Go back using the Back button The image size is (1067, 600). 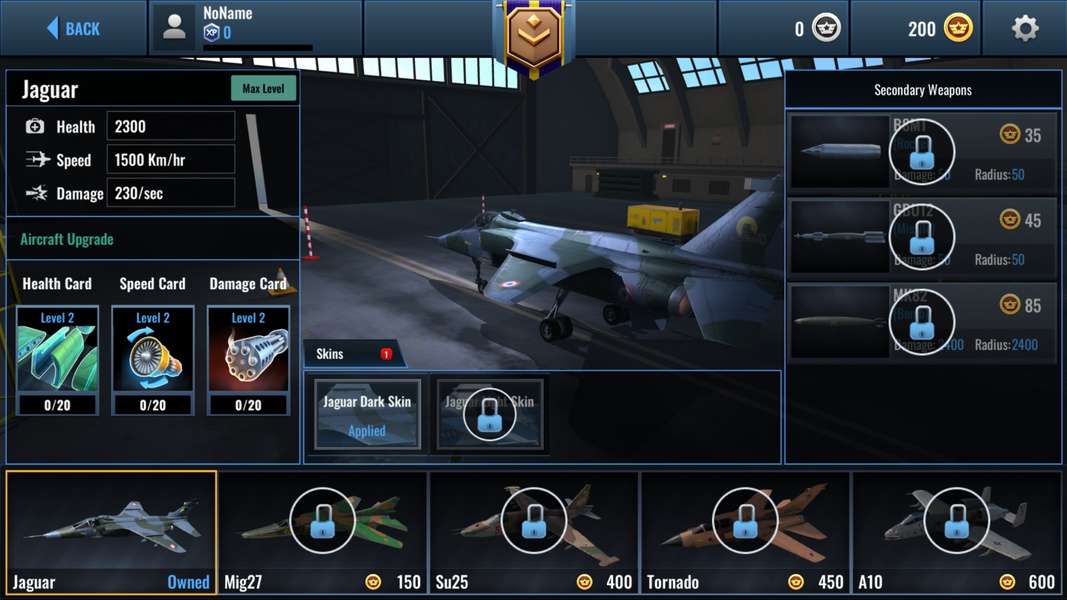74,28
